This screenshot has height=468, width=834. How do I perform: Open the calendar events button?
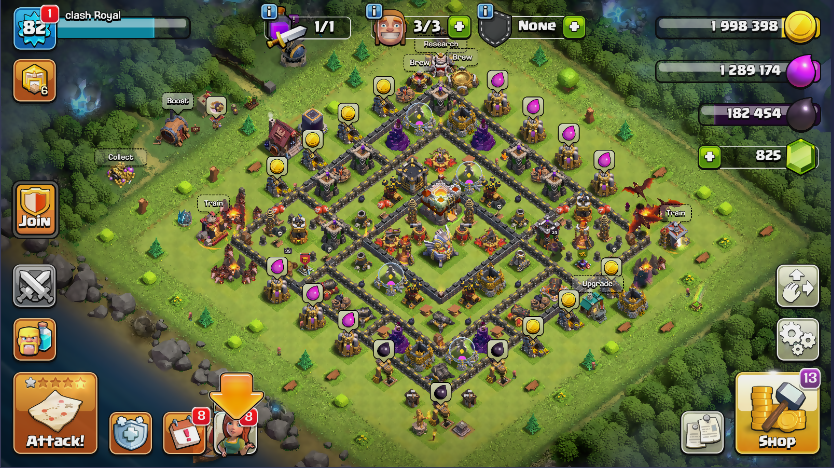pyautogui.click(x=182, y=433)
